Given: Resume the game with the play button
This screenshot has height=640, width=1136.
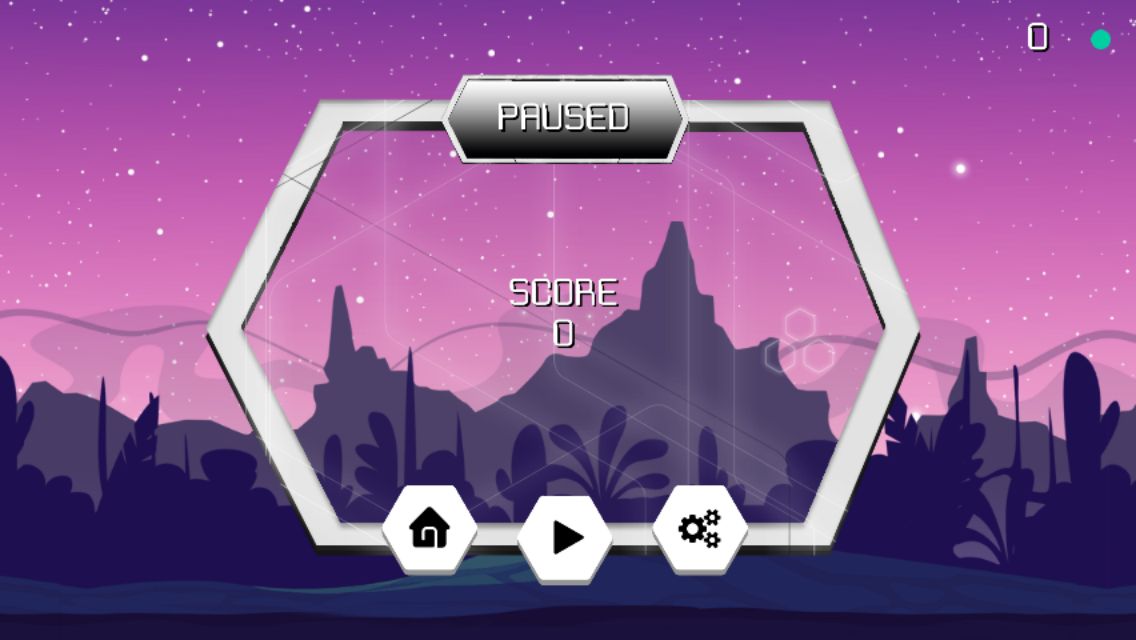Looking at the screenshot, I should coord(566,537).
